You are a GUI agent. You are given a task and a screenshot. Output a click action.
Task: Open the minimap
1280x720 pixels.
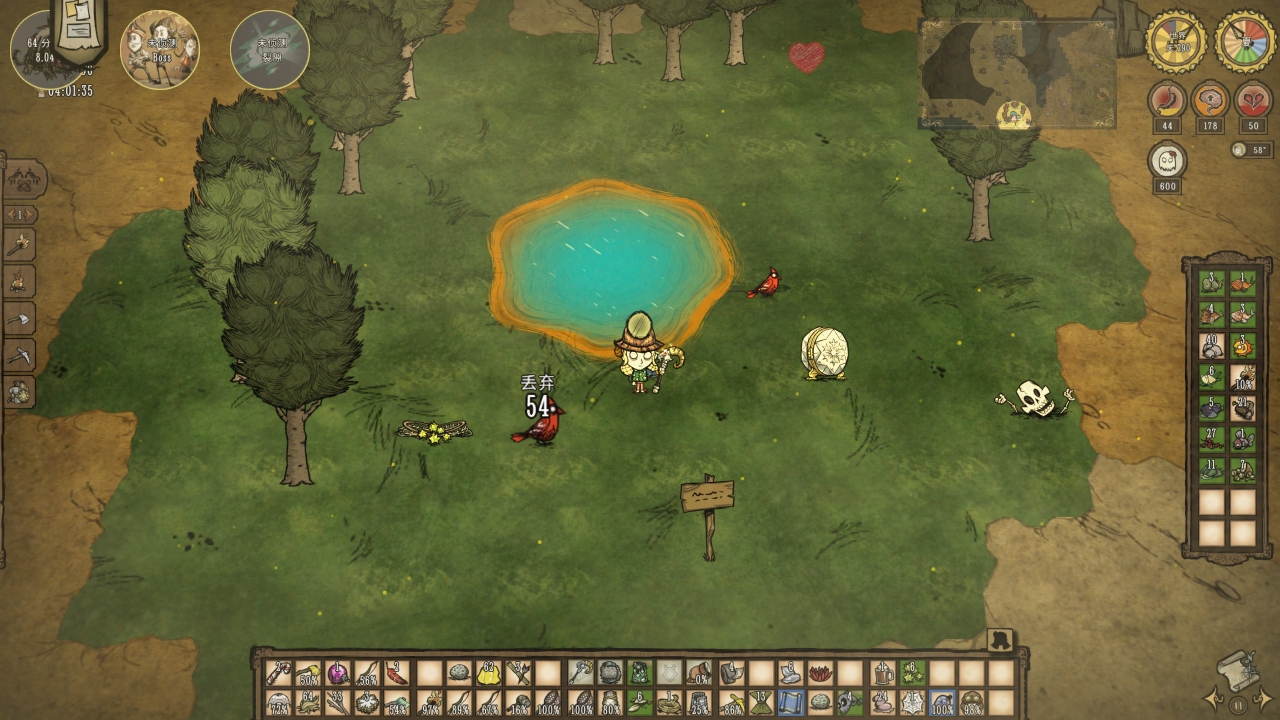coord(1017,75)
